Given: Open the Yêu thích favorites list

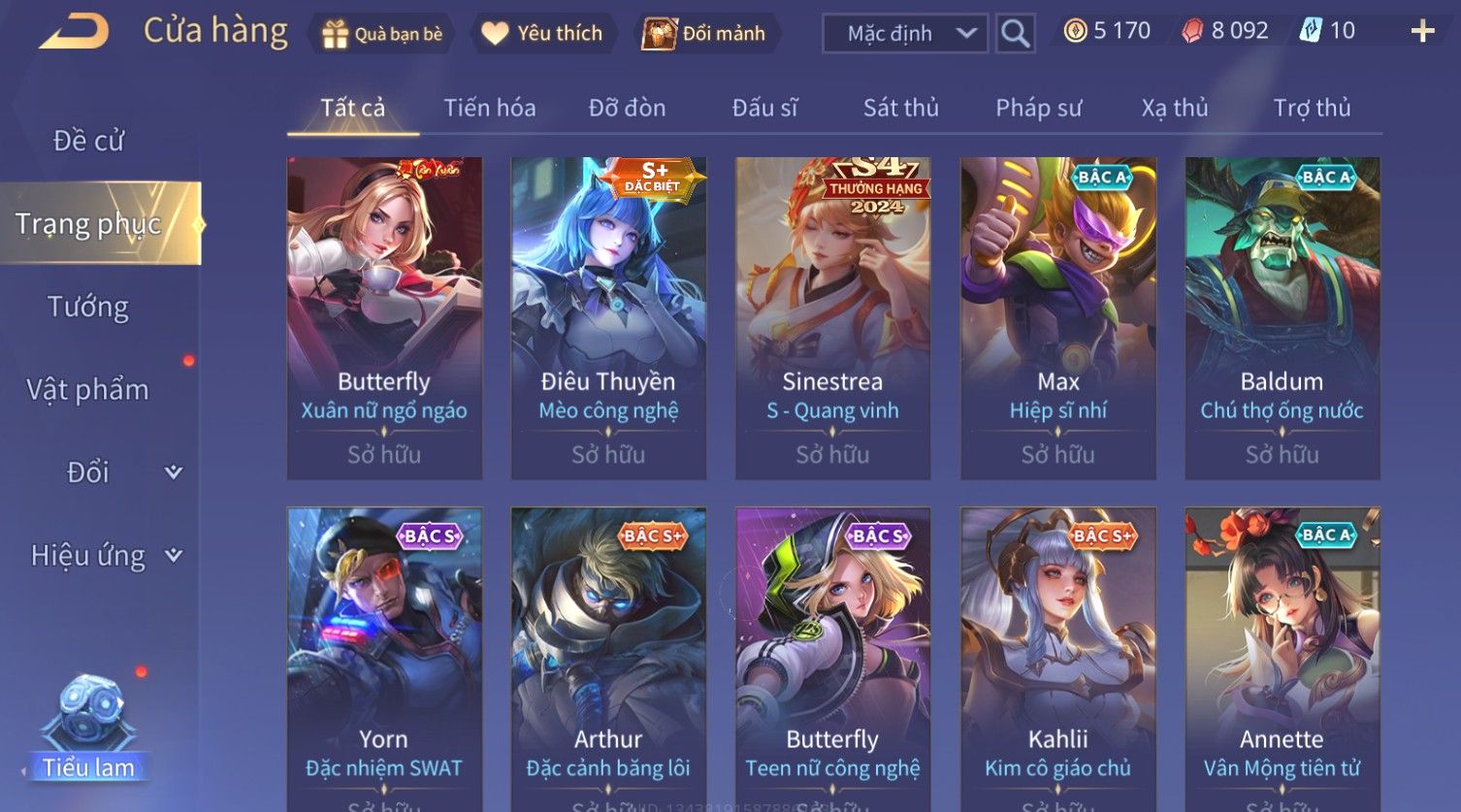Looking at the screenshot, I should (542, 34).
